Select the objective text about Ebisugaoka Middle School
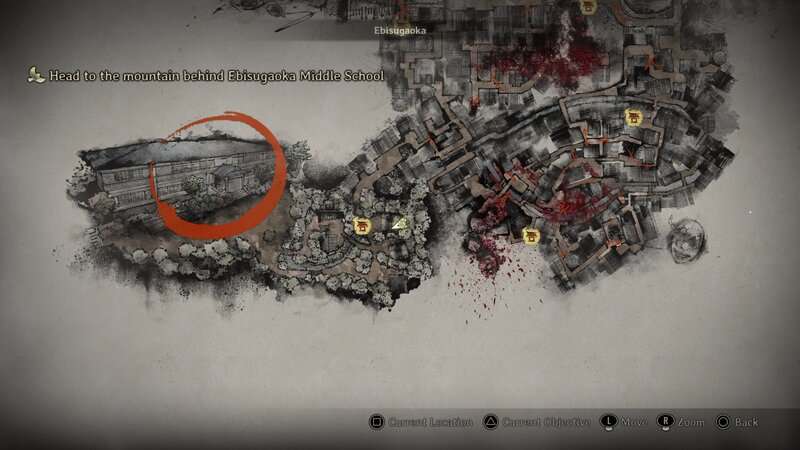 point(216,76)
